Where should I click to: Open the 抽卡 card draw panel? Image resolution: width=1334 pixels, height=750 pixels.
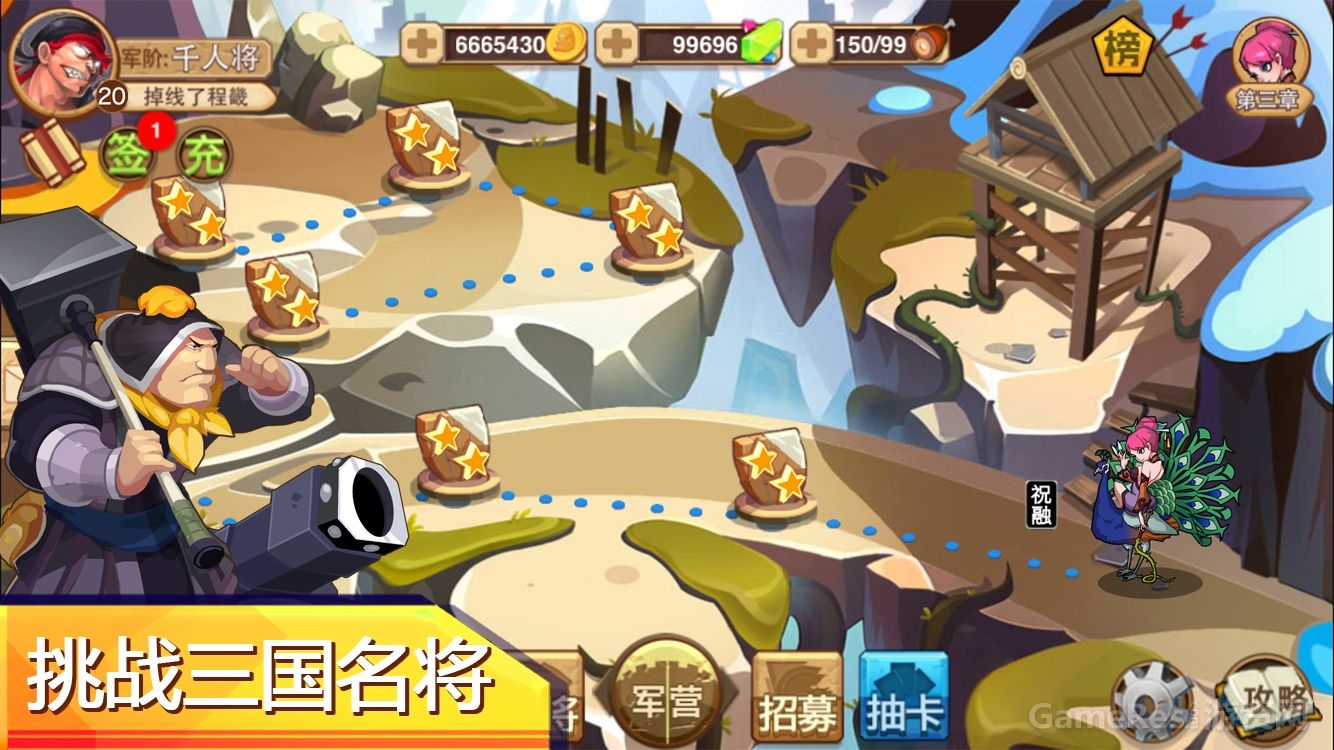point(899,700)
